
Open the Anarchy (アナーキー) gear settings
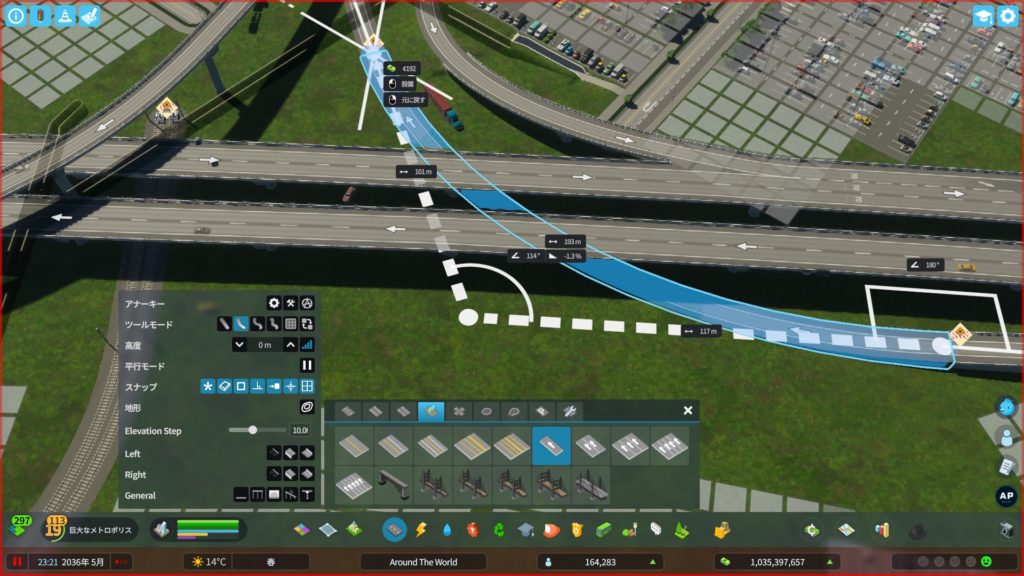coord(273,303)
